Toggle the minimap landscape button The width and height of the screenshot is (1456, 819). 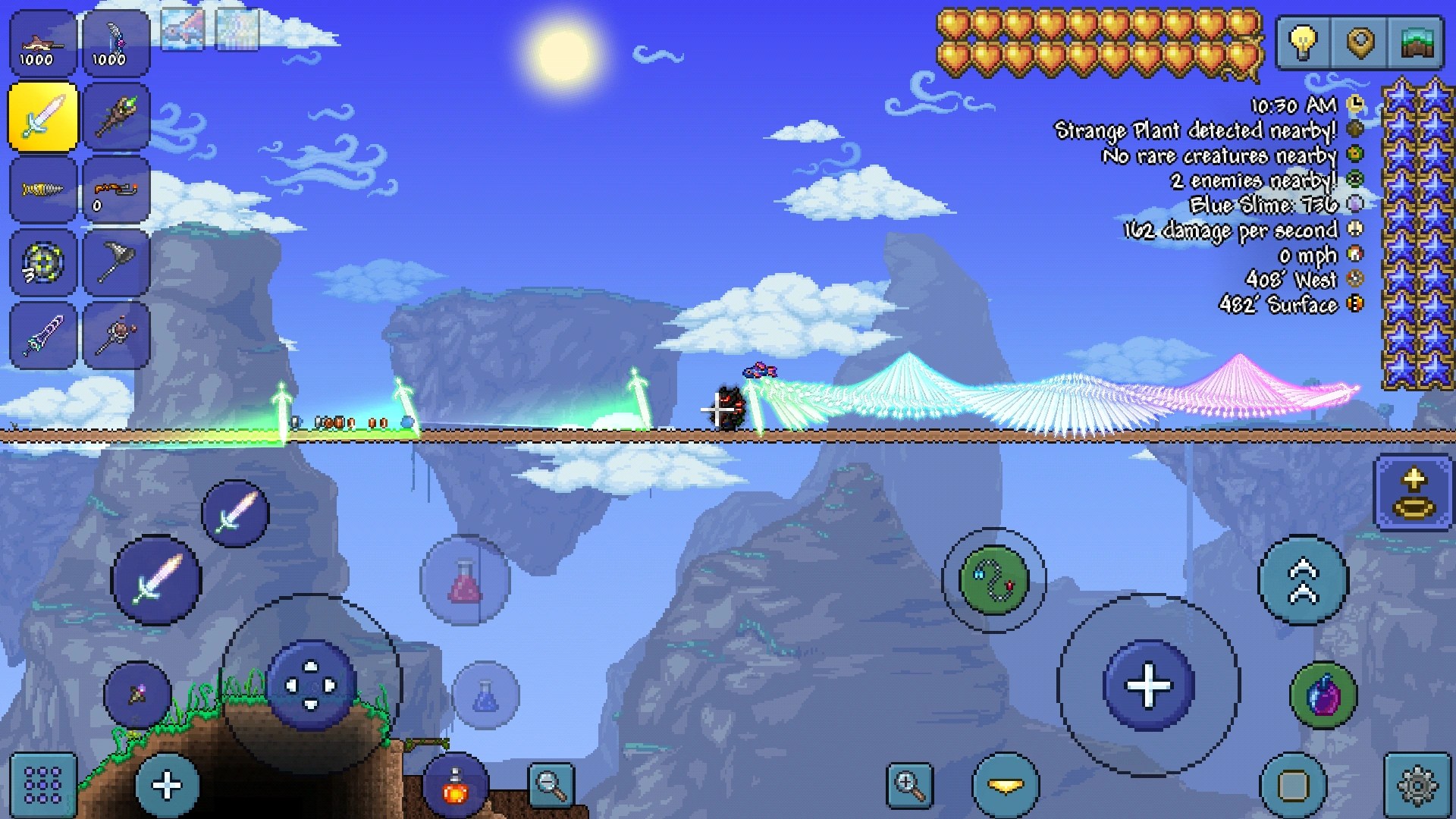tap(1417, 42)
